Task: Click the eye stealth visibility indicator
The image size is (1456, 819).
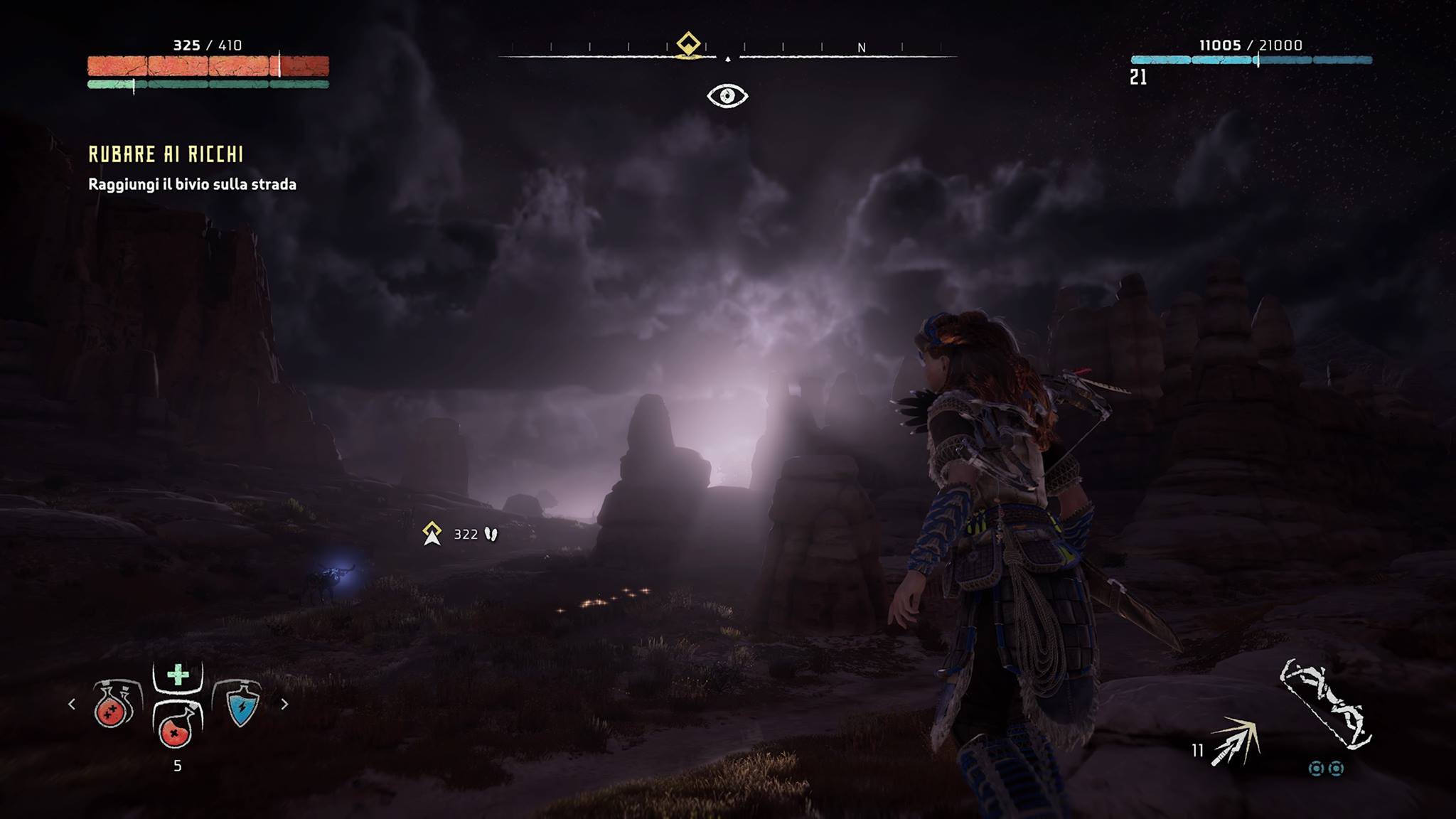Action: tap(727, 96)
